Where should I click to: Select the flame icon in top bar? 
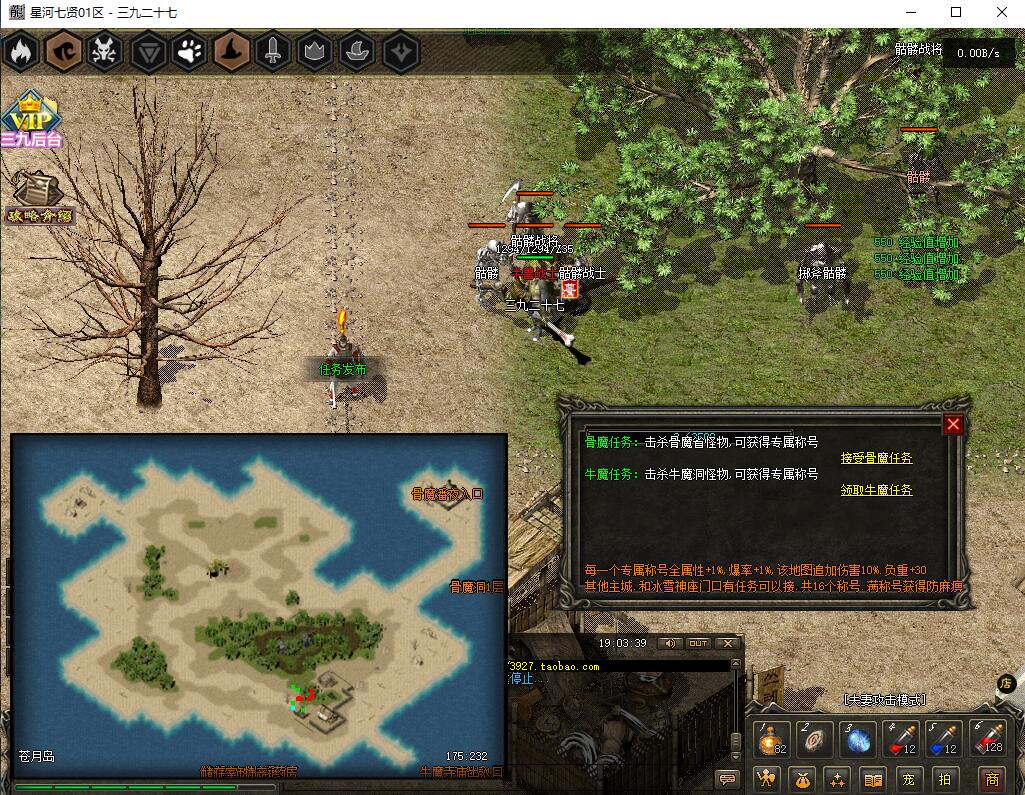pos(22,51)
